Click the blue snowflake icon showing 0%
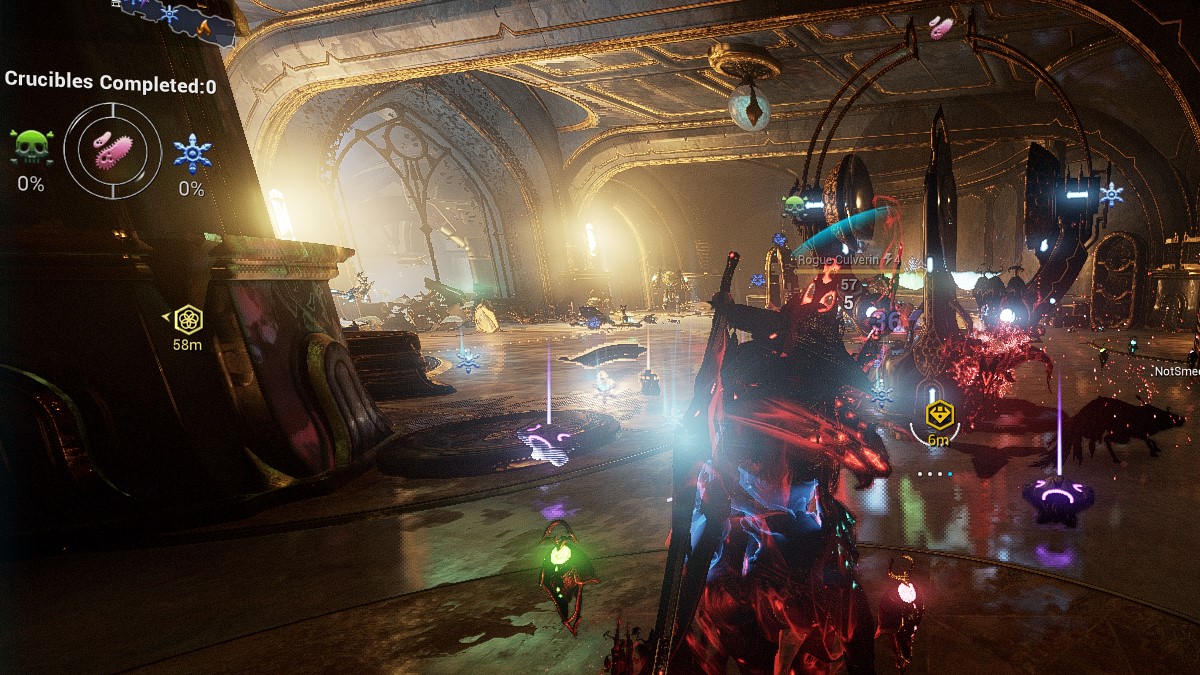 [x=192, y=153]
